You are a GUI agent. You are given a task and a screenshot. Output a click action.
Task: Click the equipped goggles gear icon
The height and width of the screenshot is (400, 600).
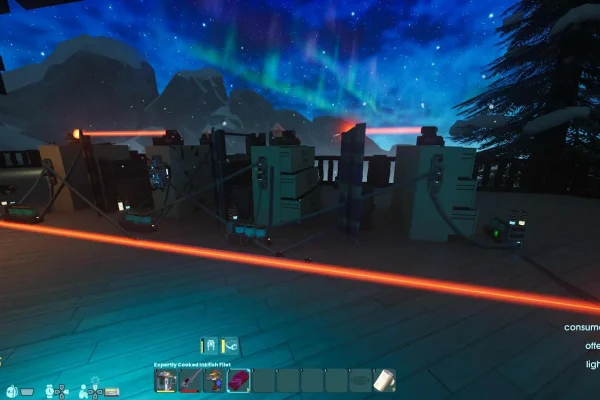click(x=230, y=345)
